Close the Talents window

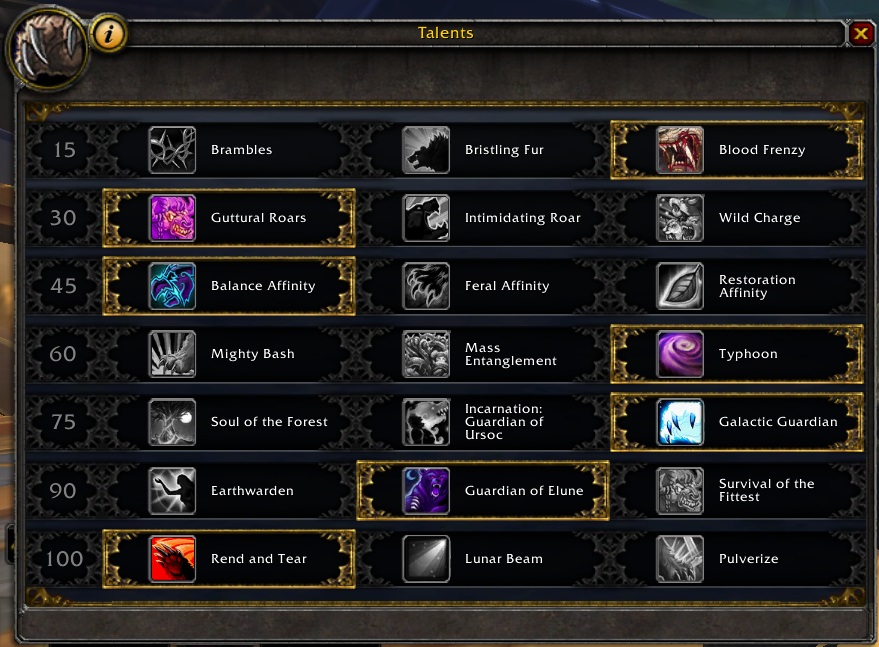pyautogui.click(x=860, y=34)
